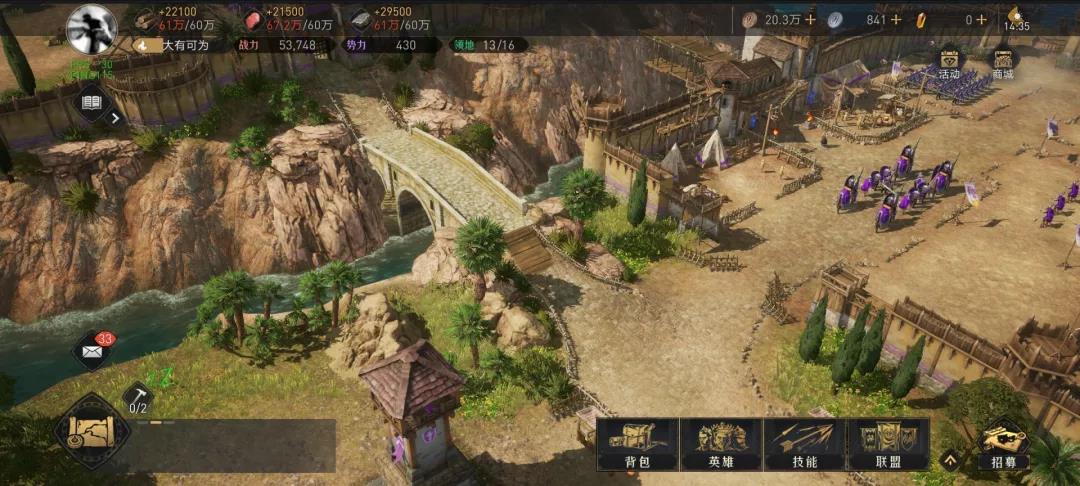Tap the 招募 recruit button
Viewport: 1080px width, 486px height.
(1003, 445)
